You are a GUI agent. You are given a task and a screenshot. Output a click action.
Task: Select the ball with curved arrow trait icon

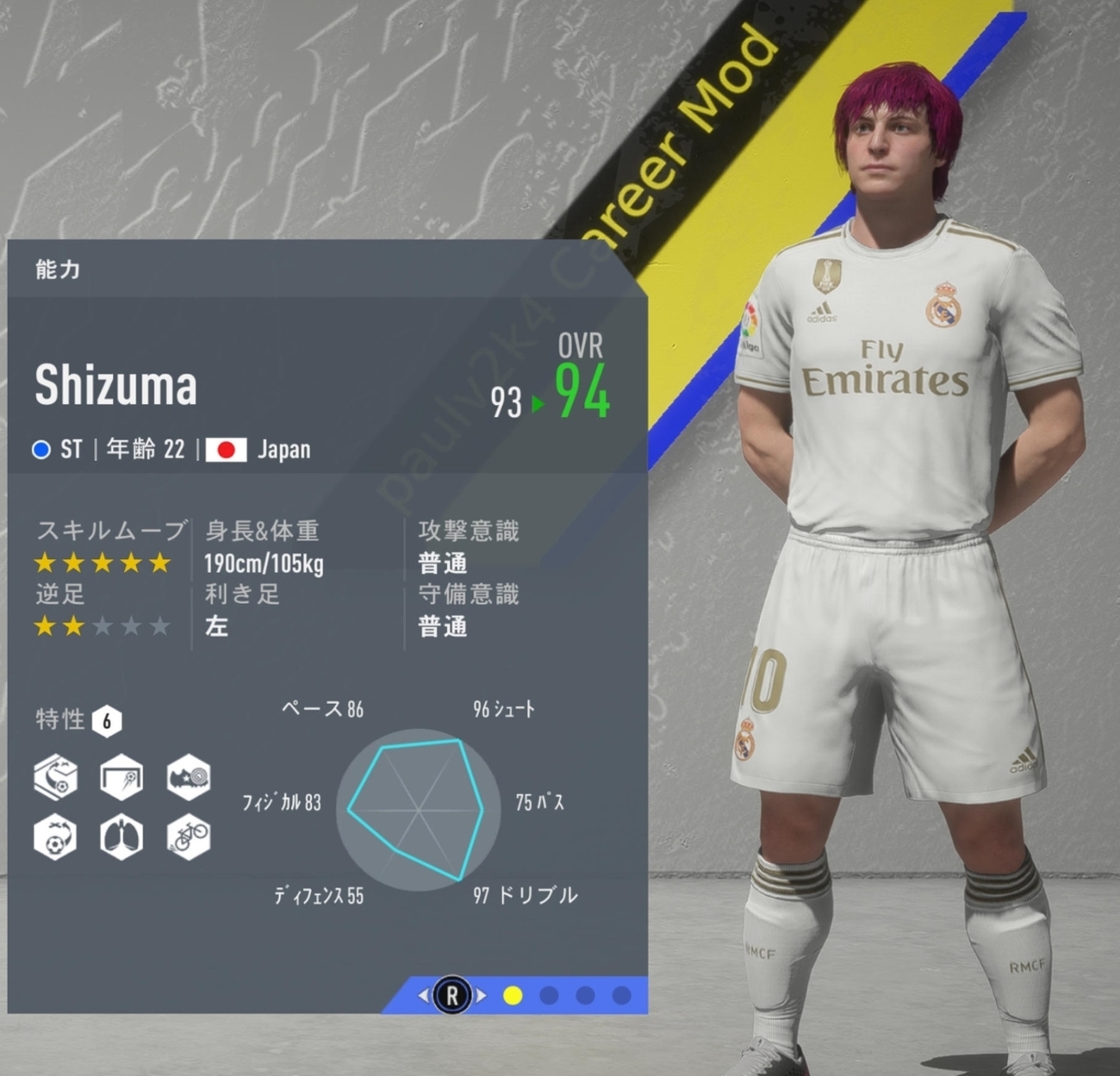pos(55,836)
